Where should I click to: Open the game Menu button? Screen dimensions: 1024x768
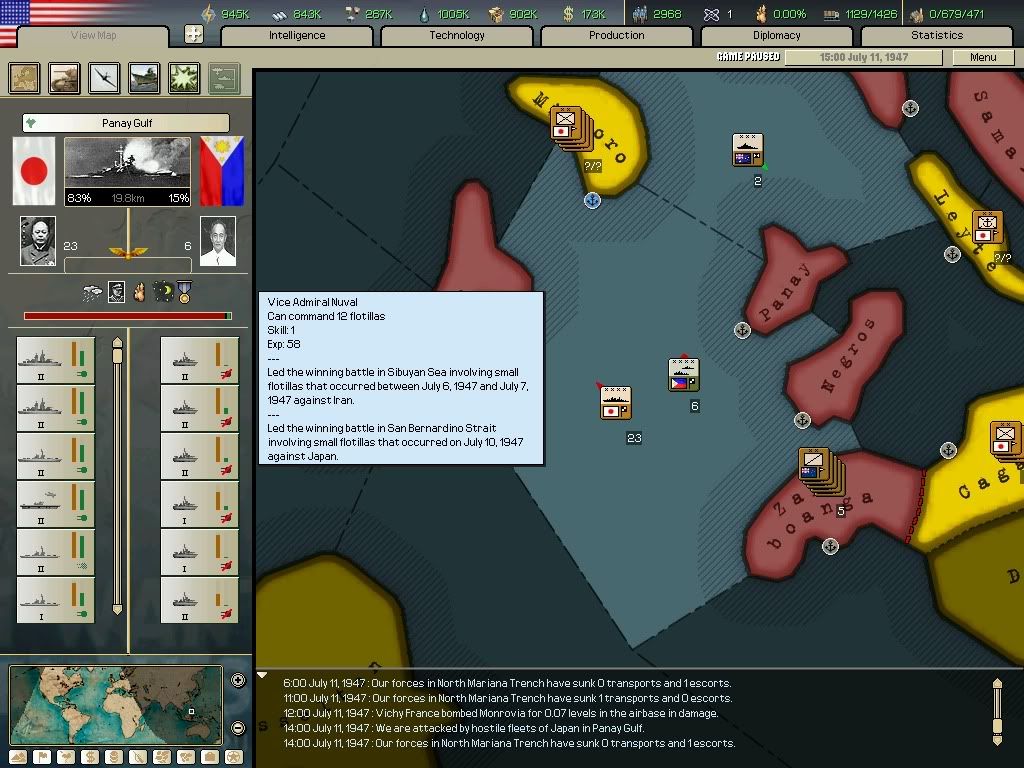pyautogui.click(x=983, y=57)
